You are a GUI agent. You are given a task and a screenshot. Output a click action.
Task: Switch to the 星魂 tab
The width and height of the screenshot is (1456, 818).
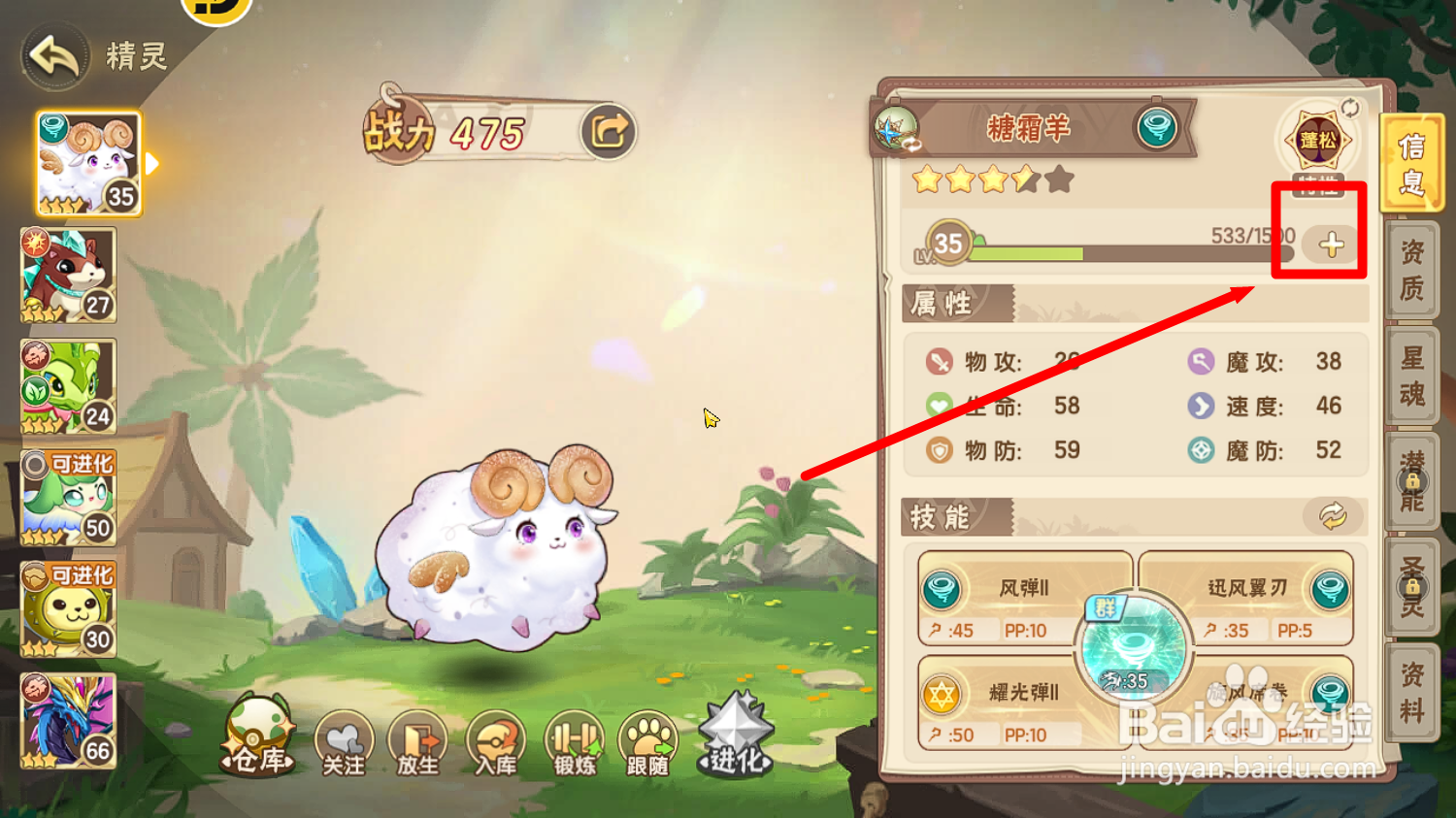(1413, 374)
